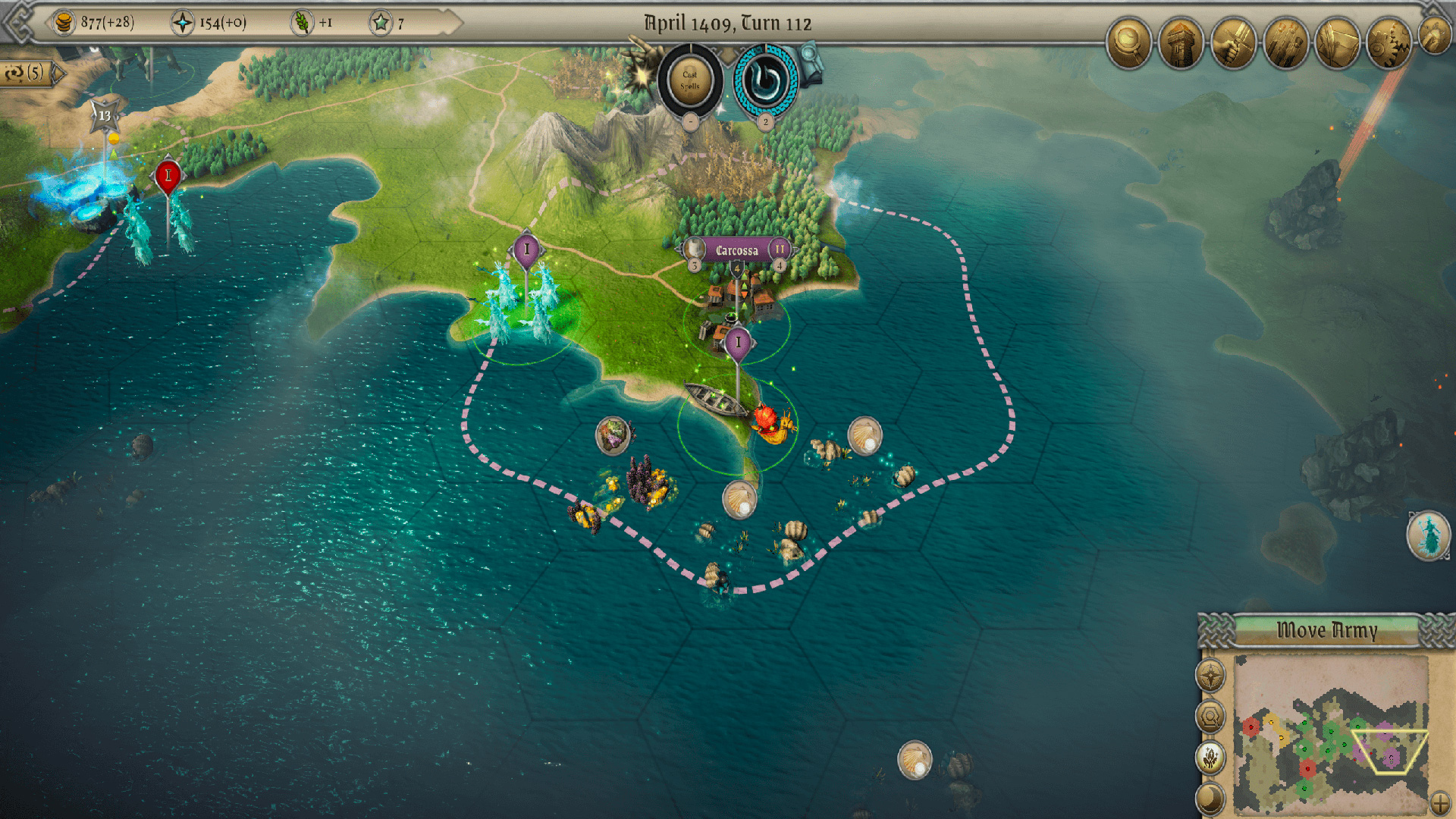The height and width of the screenshot is (819, 1456).
Task: Click the Move Army end-turn button
Action: click(1326, 631)
